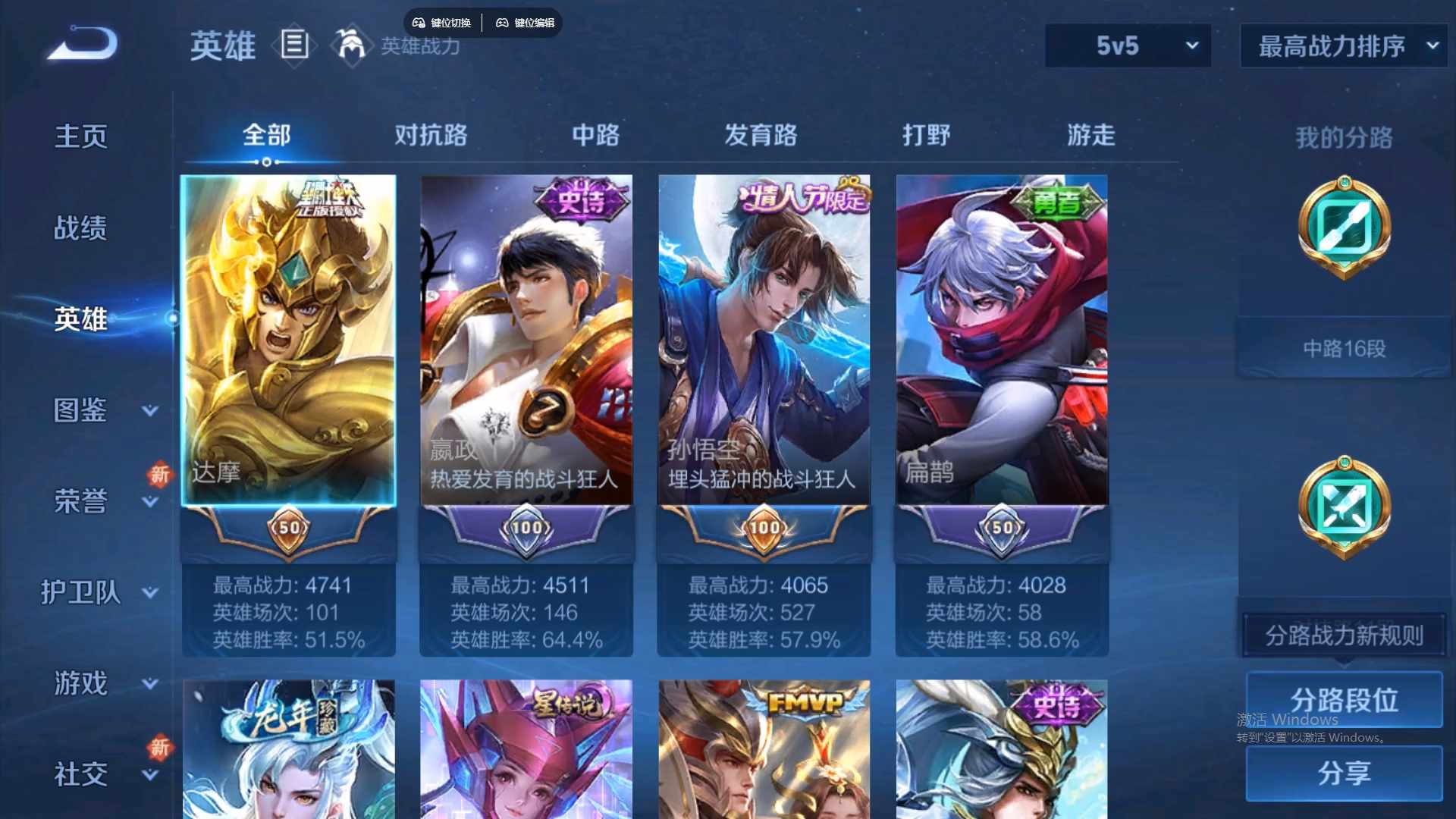The height and width of the screenshot is (819, 1456).
Task: Select the 孙悟空 hero card
Action: click(x=764, y=341)
